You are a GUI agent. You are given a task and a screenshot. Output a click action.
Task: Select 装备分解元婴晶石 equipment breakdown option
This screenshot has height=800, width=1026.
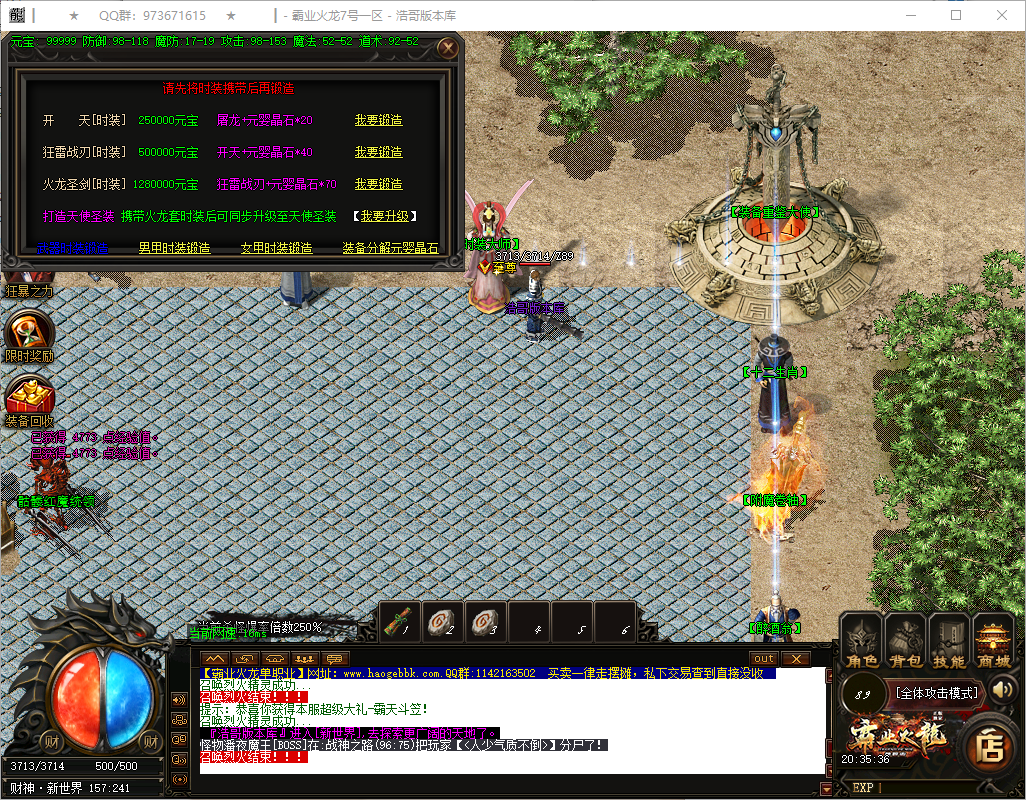(x=390, y=248)
